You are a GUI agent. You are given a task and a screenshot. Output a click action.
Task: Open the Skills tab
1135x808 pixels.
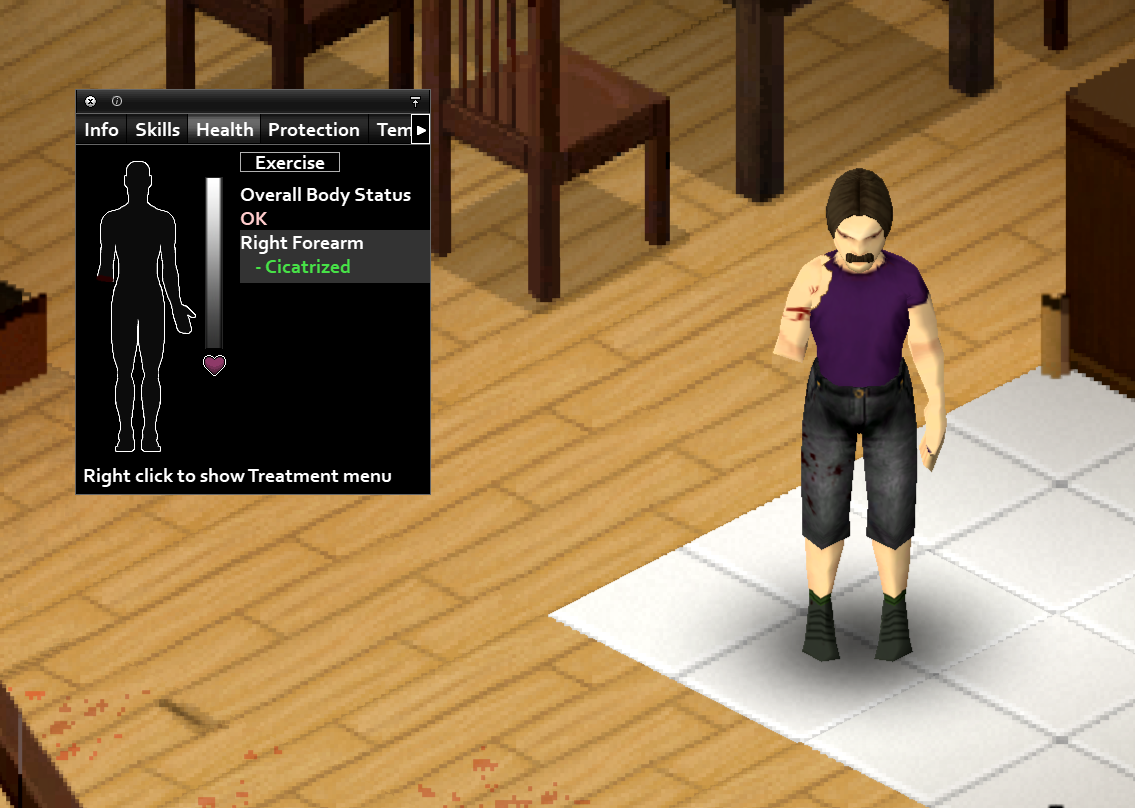pyautogui.click(x=158, y=130)
